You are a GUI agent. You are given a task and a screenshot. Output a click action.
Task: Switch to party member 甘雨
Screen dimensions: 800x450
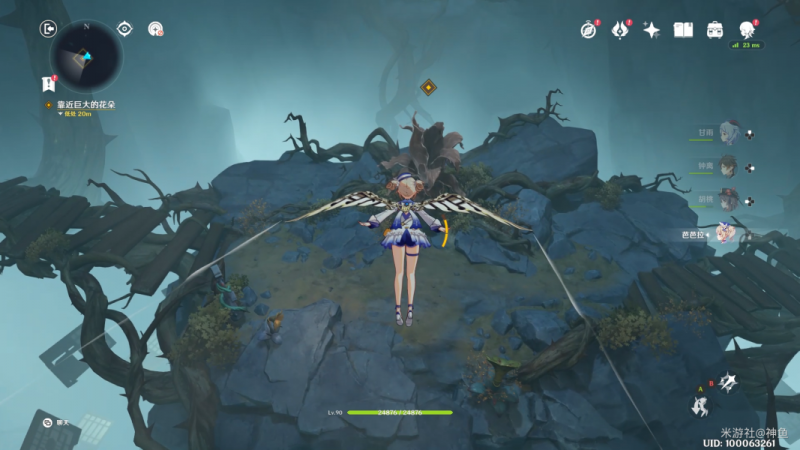click(x=728, y=133)
